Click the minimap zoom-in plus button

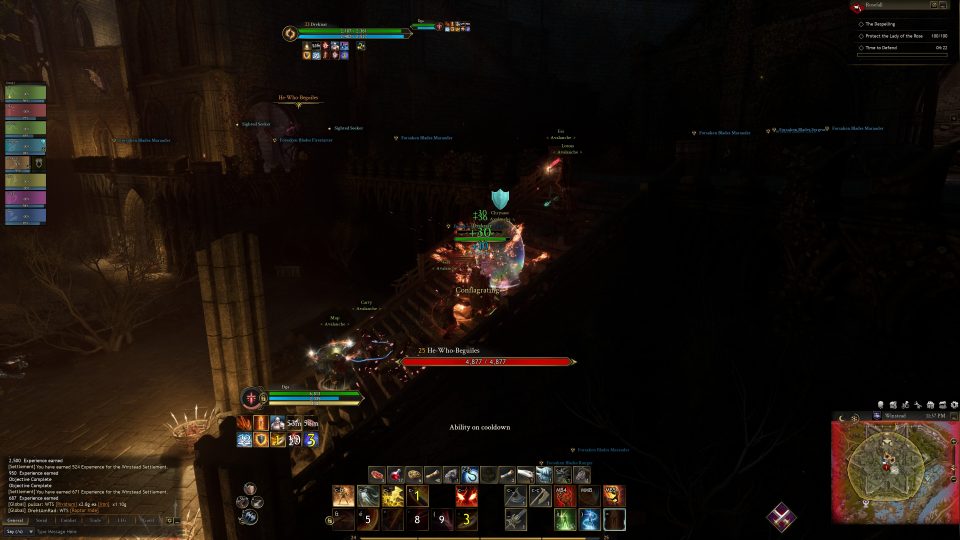pyautogui.click(x=951, y=441)
